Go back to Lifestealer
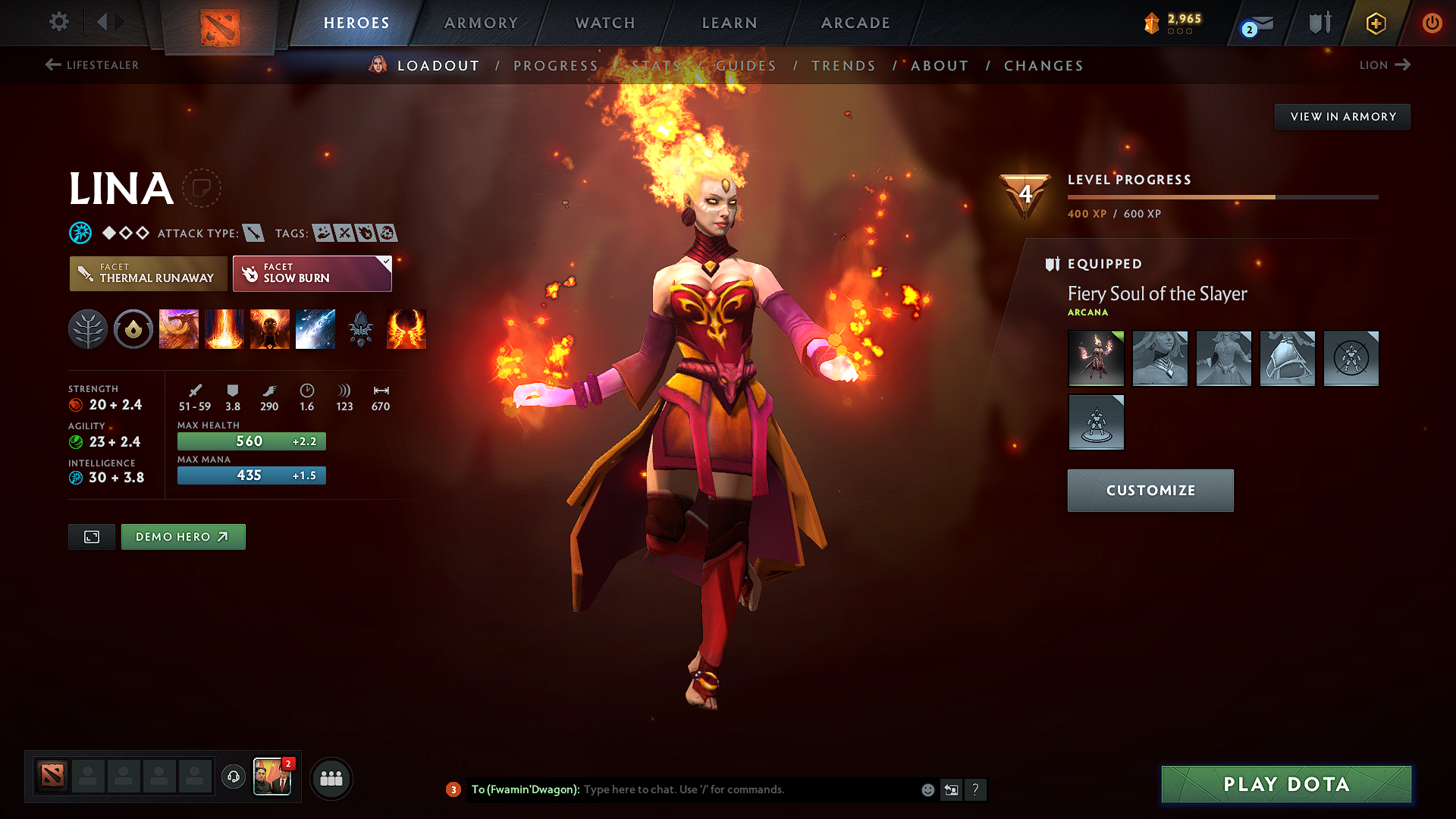 click(91, 65)
